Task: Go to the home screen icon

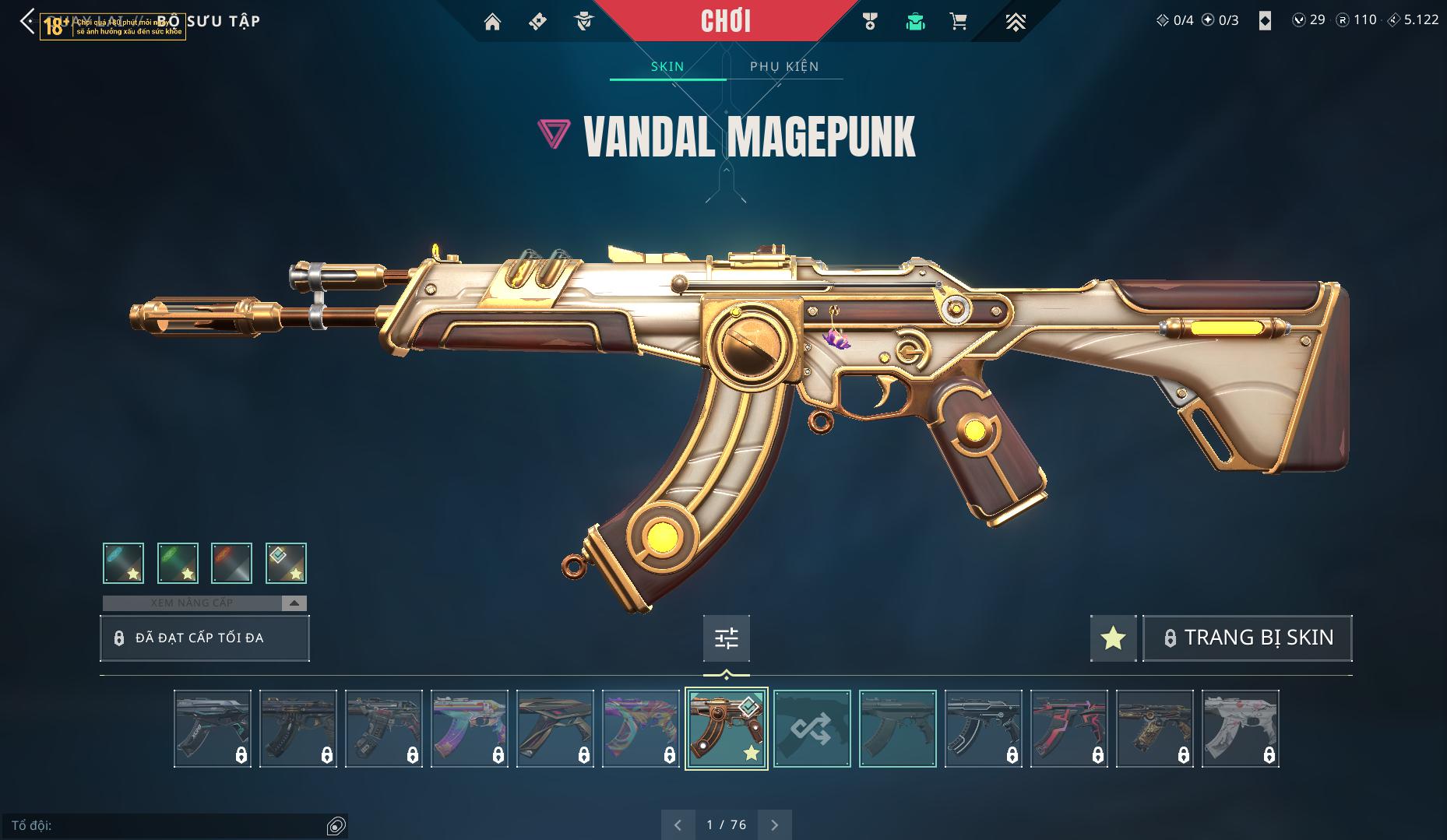Action: 492,22
